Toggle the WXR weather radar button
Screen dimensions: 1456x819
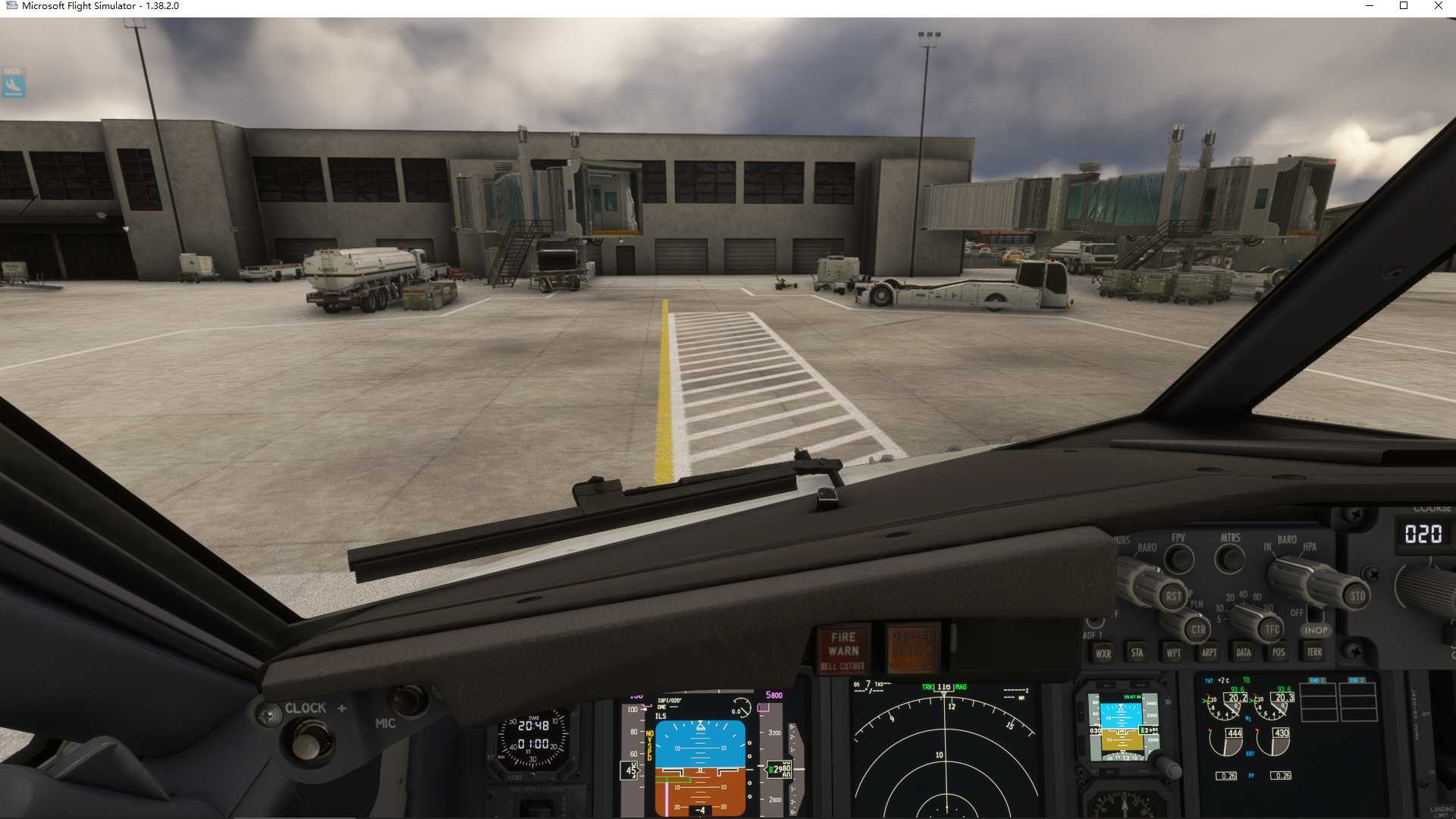pos(1103,653)
